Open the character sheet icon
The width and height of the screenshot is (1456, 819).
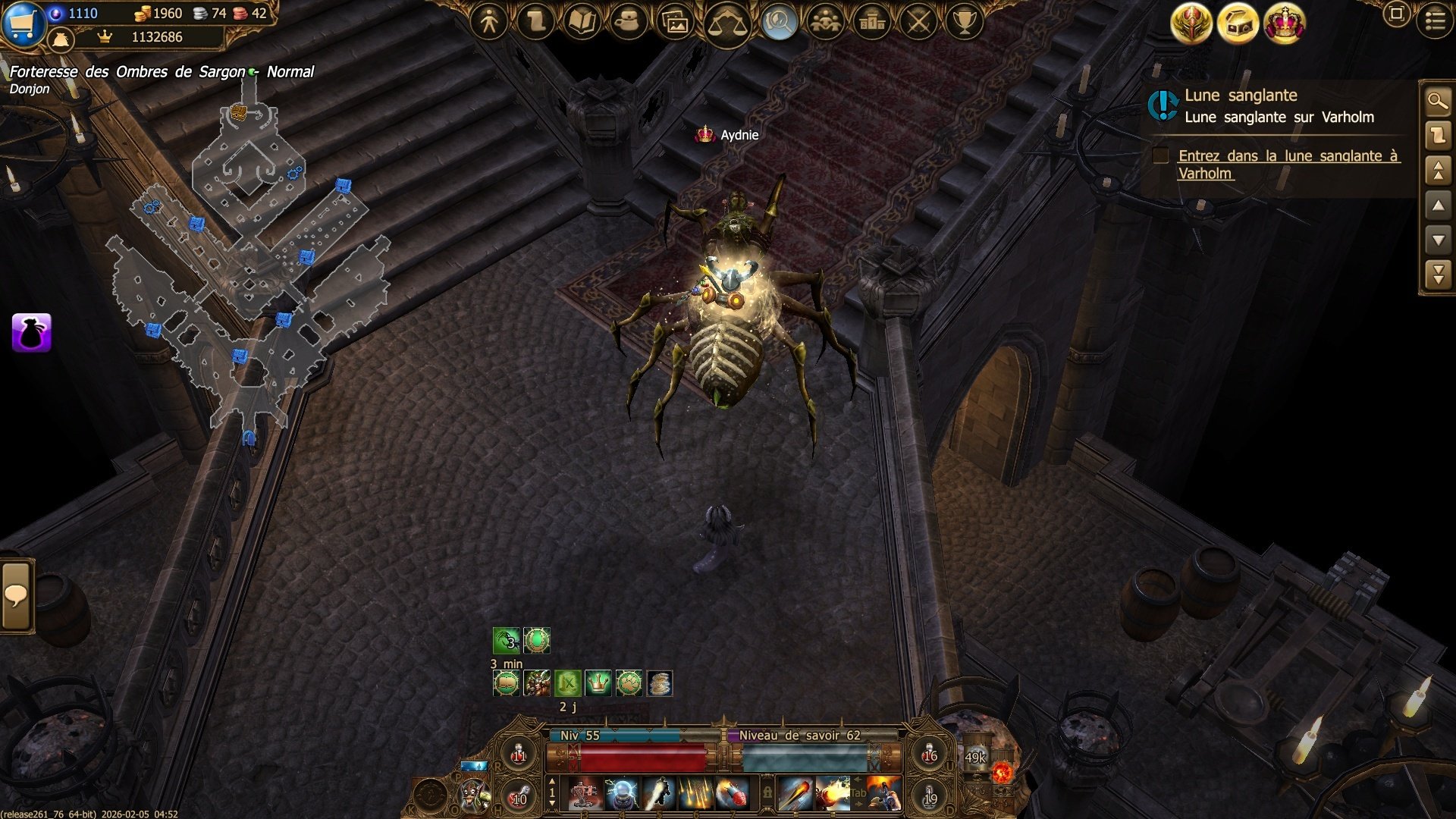click(489, 22)
